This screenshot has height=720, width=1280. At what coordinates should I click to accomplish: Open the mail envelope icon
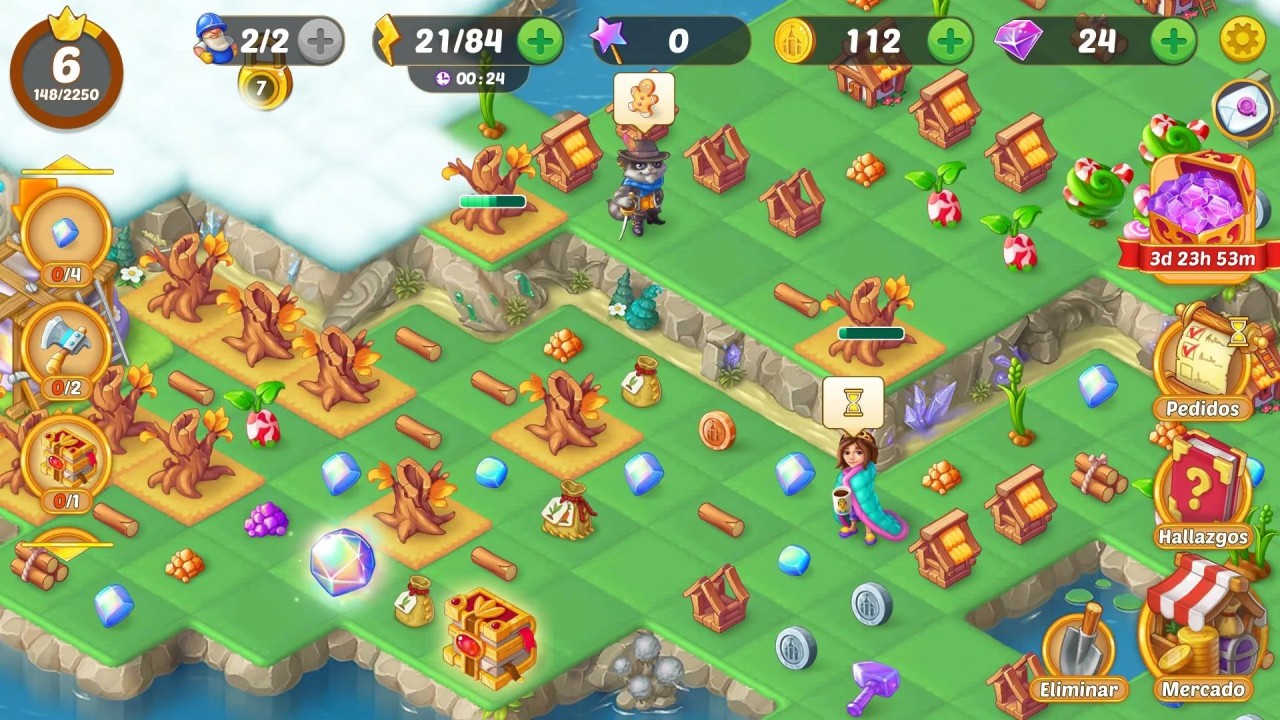1243,108
